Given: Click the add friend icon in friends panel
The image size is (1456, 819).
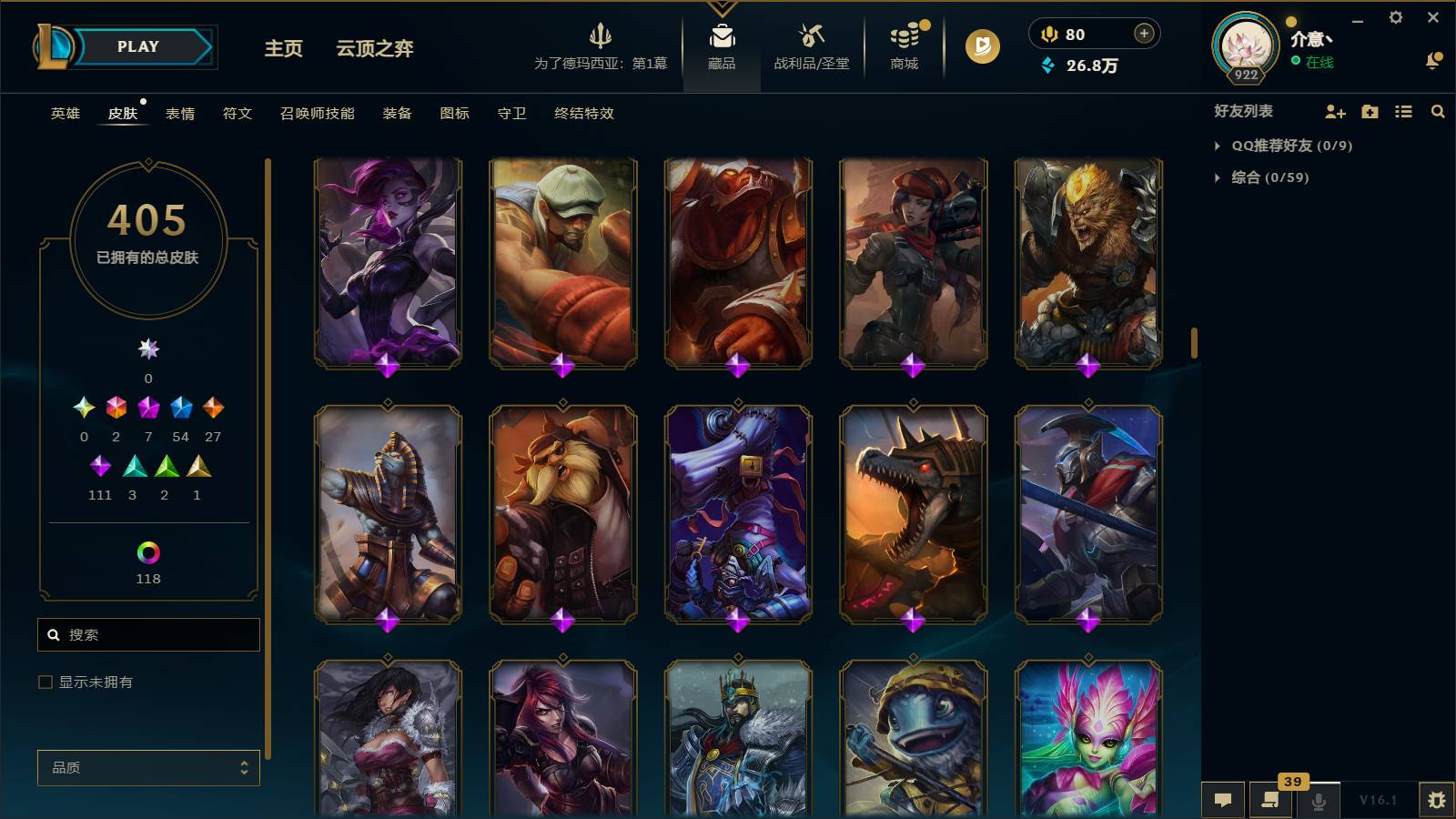Looking at the screenshot, I should (1334, 112).
